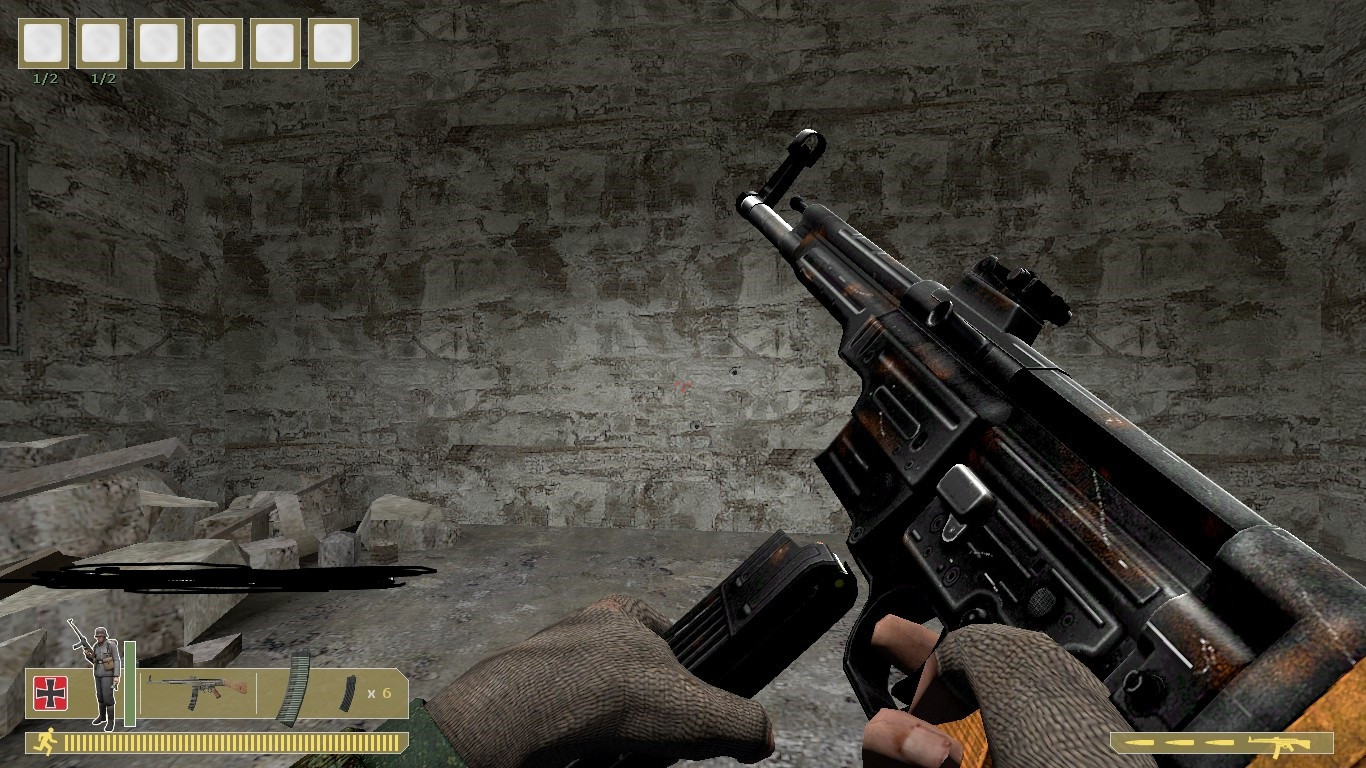Select the curved ammunition clip icon
The height and width of the screenshot is (768, 1366).
coord(293,689)
